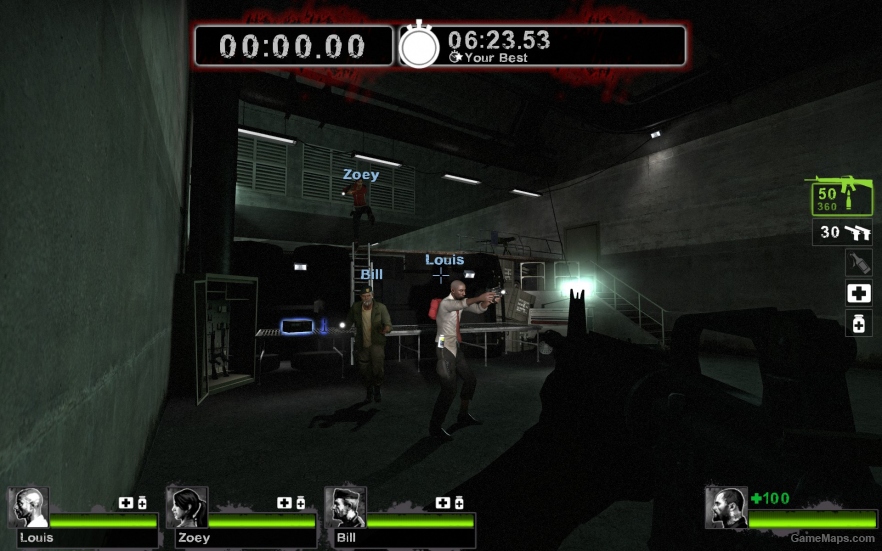The height and width of the screenshot is (551, 882).
Task: Click Bill's teammate portrait
Action: [x=345, y=508]
